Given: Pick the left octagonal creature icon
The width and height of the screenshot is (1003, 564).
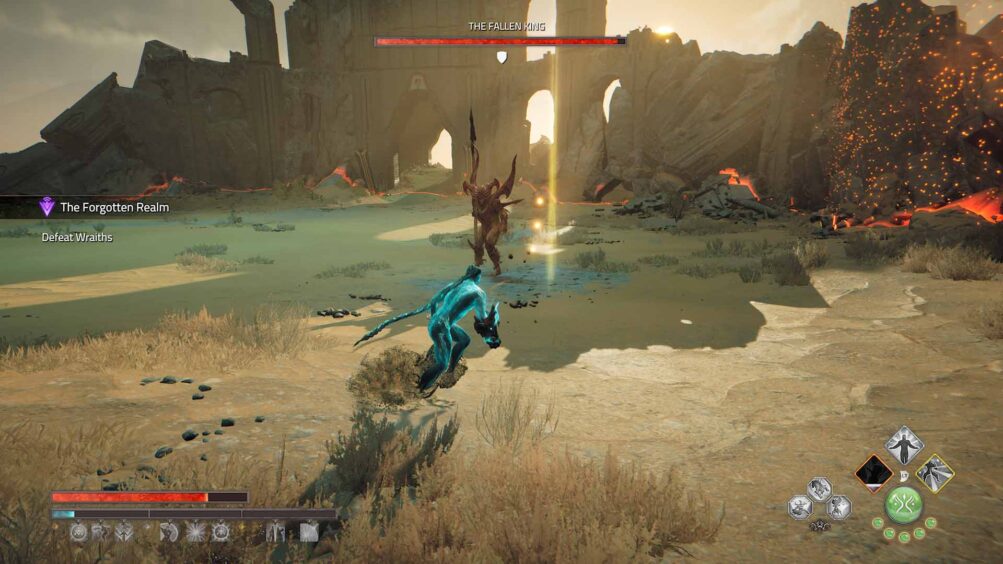Looking at the screenshot, I should click(x=800, y=508).
